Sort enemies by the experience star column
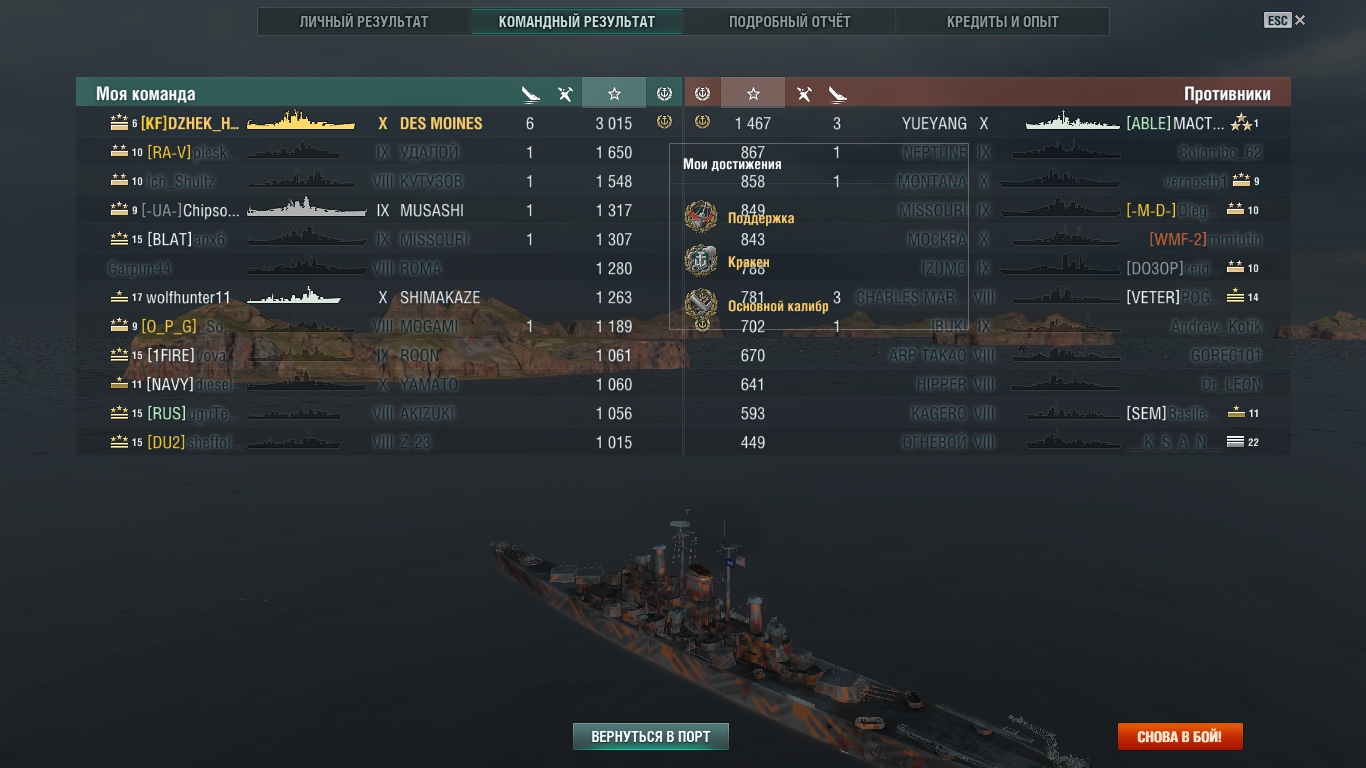1366x768 pixels. 753,93
